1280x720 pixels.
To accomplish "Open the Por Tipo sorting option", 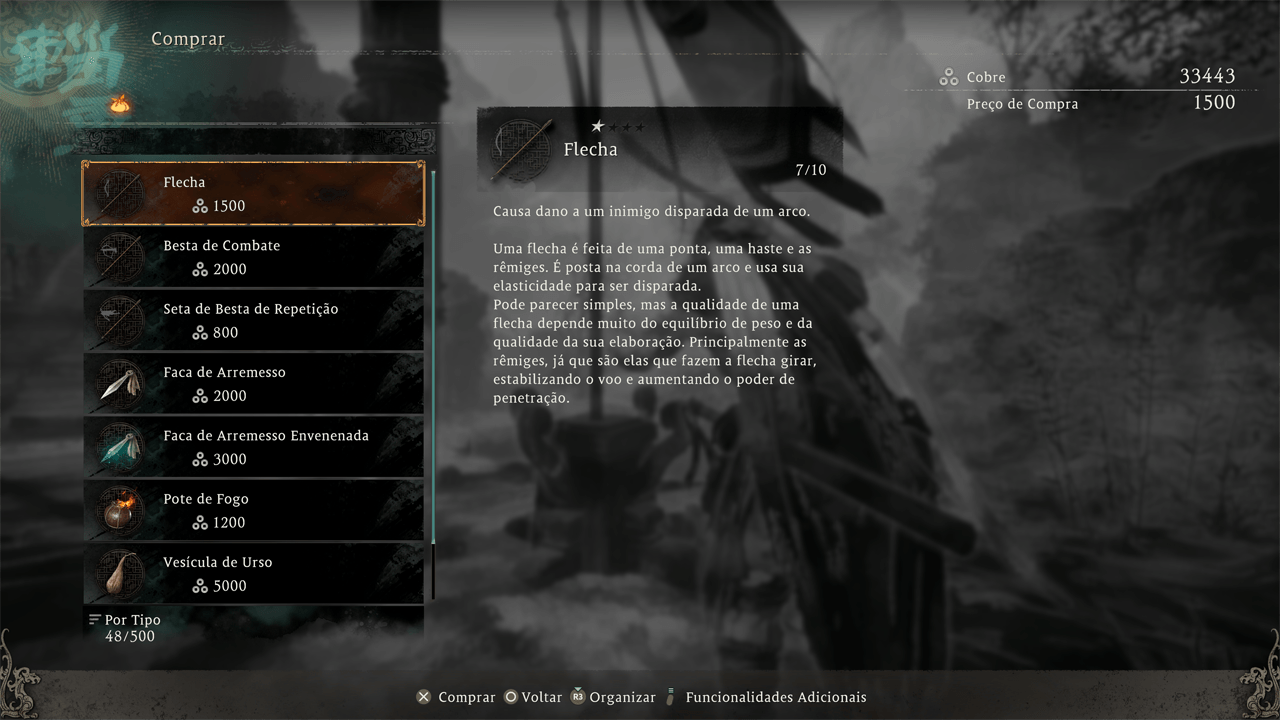I will 125,620.
